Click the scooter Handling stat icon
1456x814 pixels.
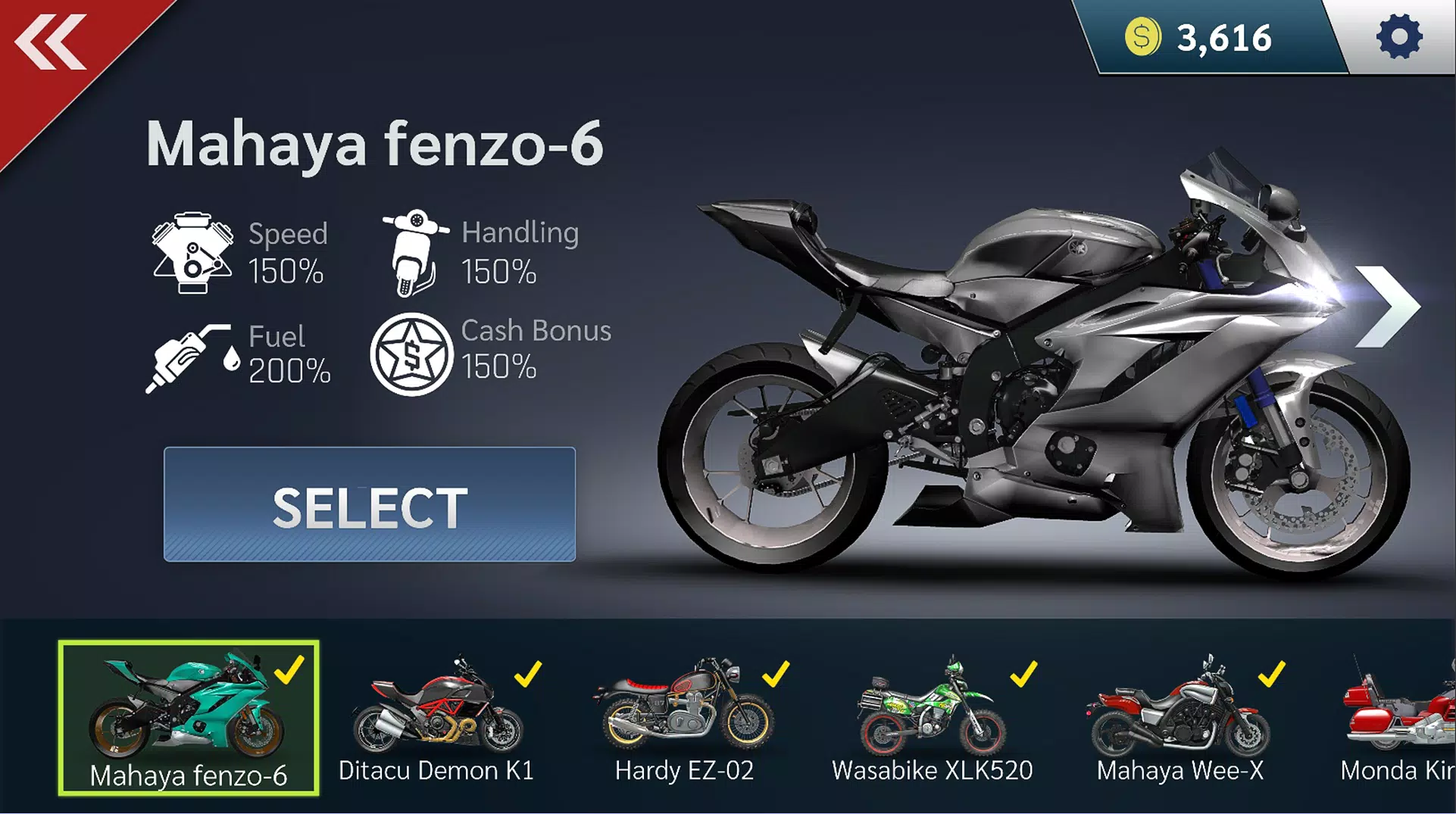tap(414, 251)
